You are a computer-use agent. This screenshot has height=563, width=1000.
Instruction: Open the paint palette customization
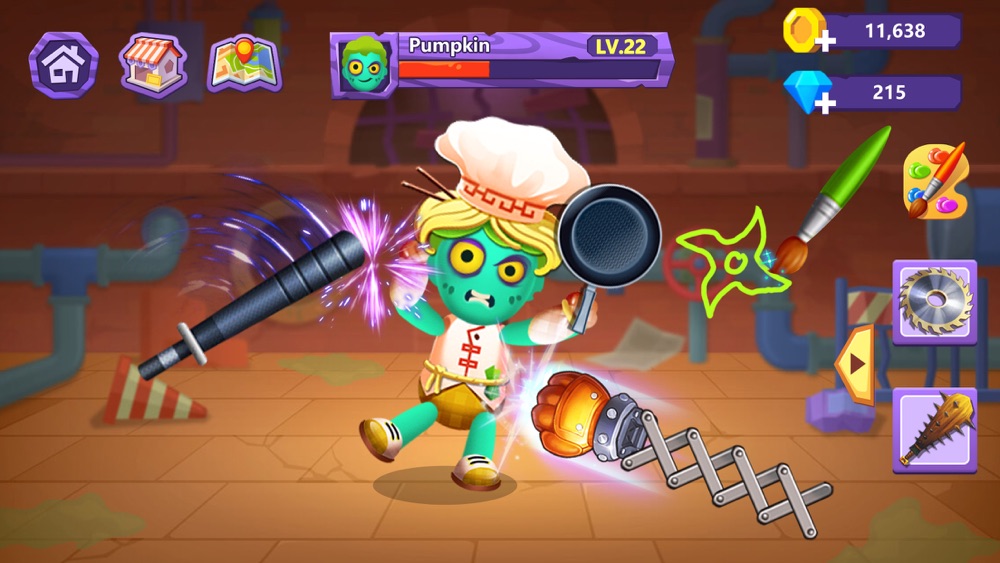pos(936,181)
